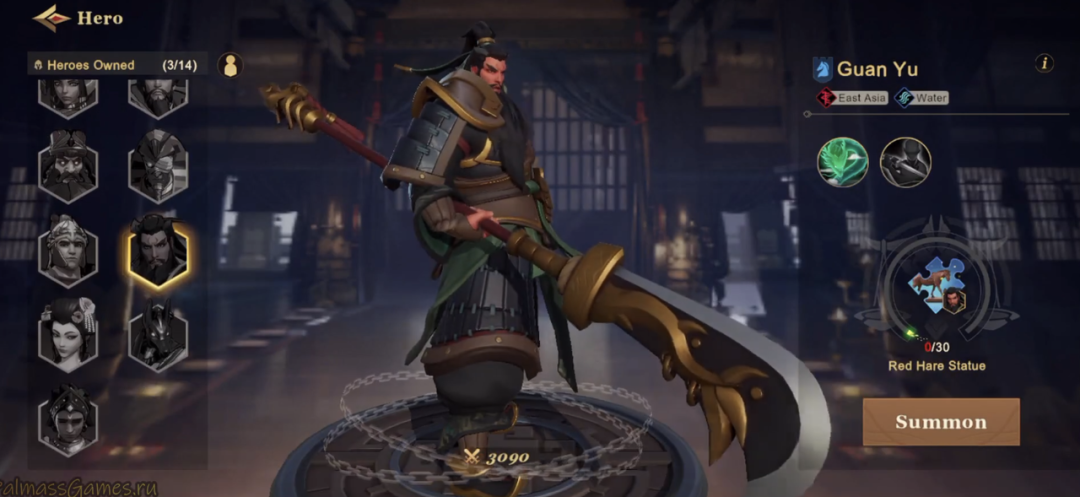Pick the mustached hero wearing a hat
The image size is (1080, 497).
(x=68, y=166)
